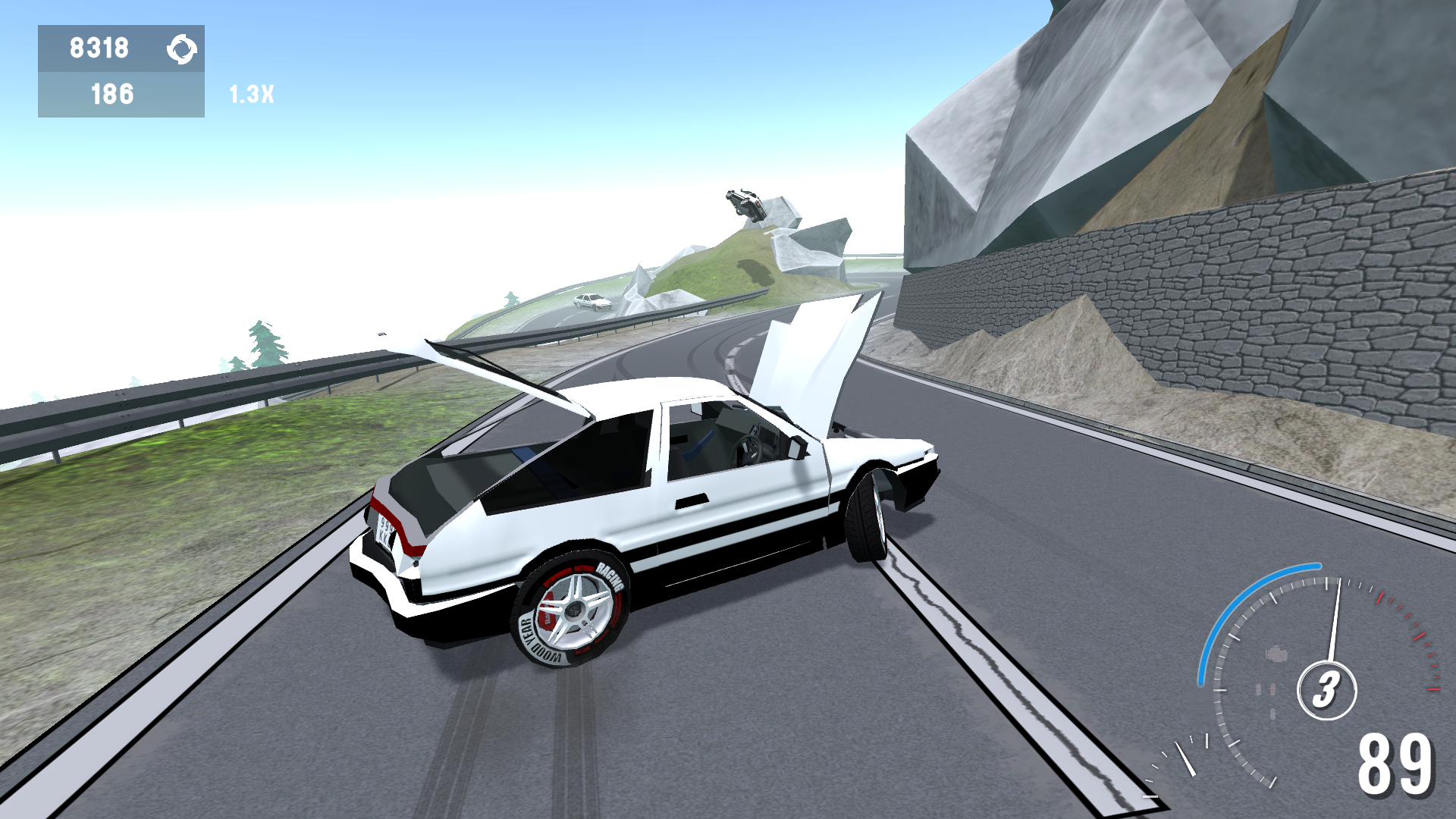The width and height of the screenshot is (1456, 819).
Task: Click the engine warning icon inside the tachometer
Action: click(x=1276, y=654)
